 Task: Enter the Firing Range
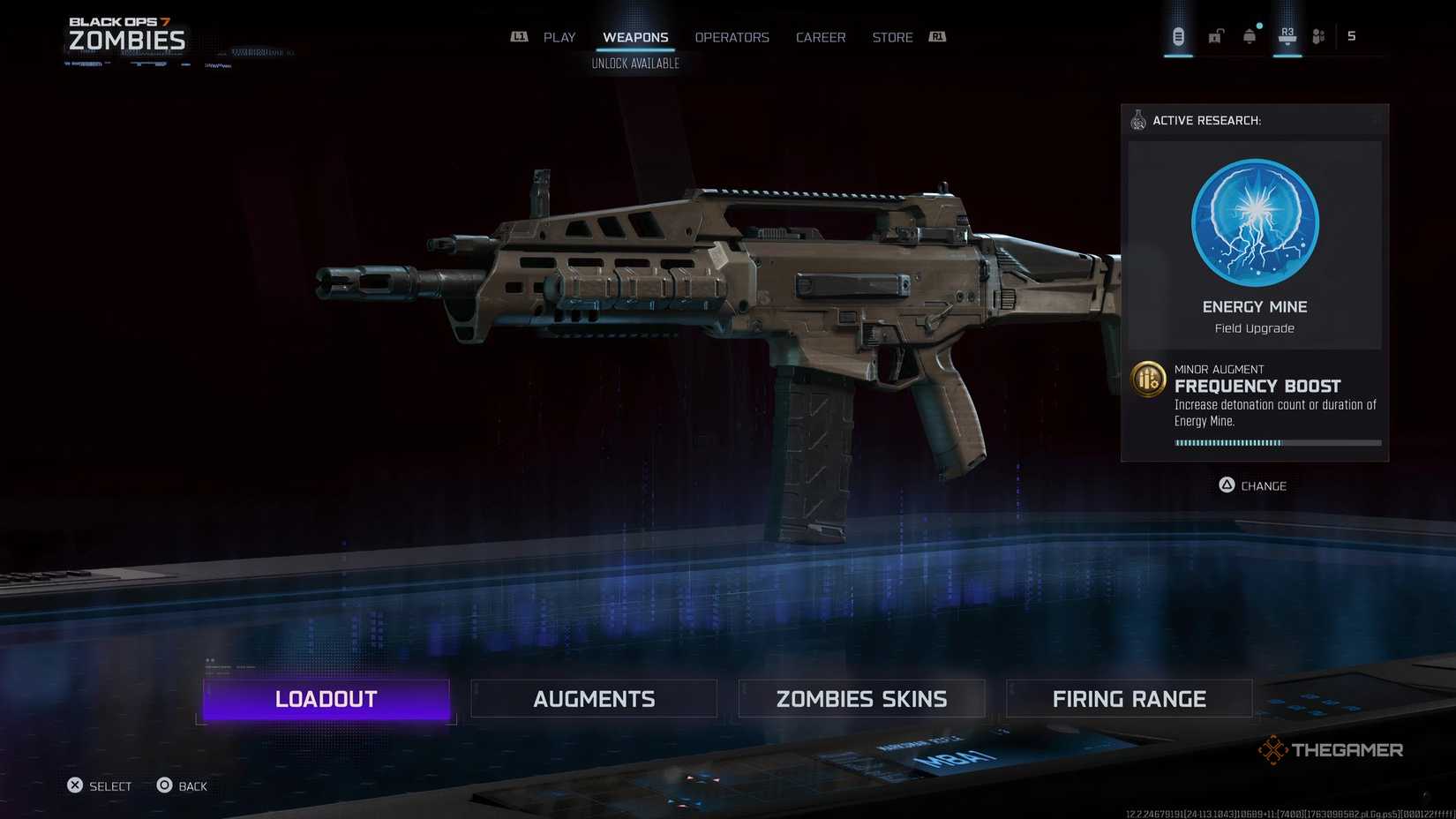1130,698
